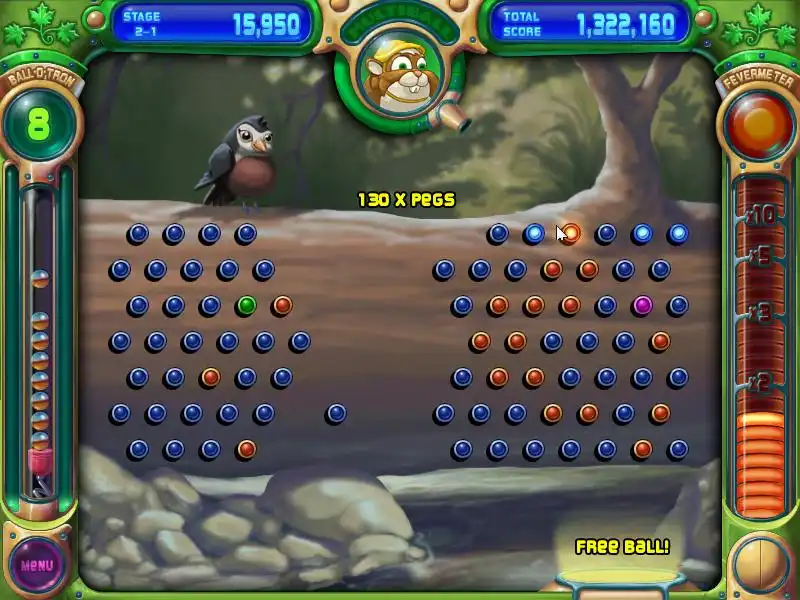Open the purple Menu button
This screenshot has height=600, width=800.
pyautogui.click(x=37, y=565)
